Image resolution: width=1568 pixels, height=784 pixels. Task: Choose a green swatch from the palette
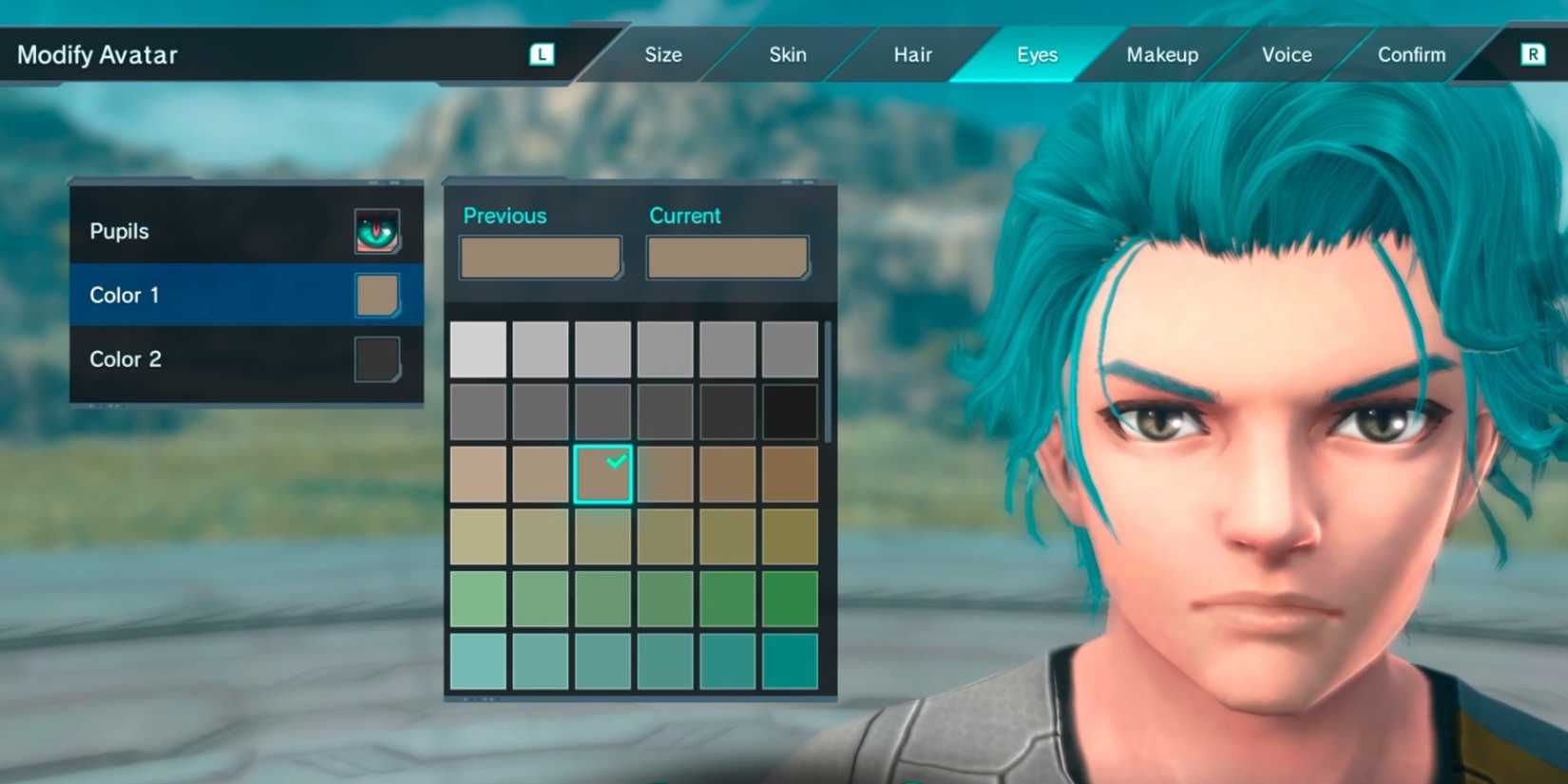(x=602, y=597)
